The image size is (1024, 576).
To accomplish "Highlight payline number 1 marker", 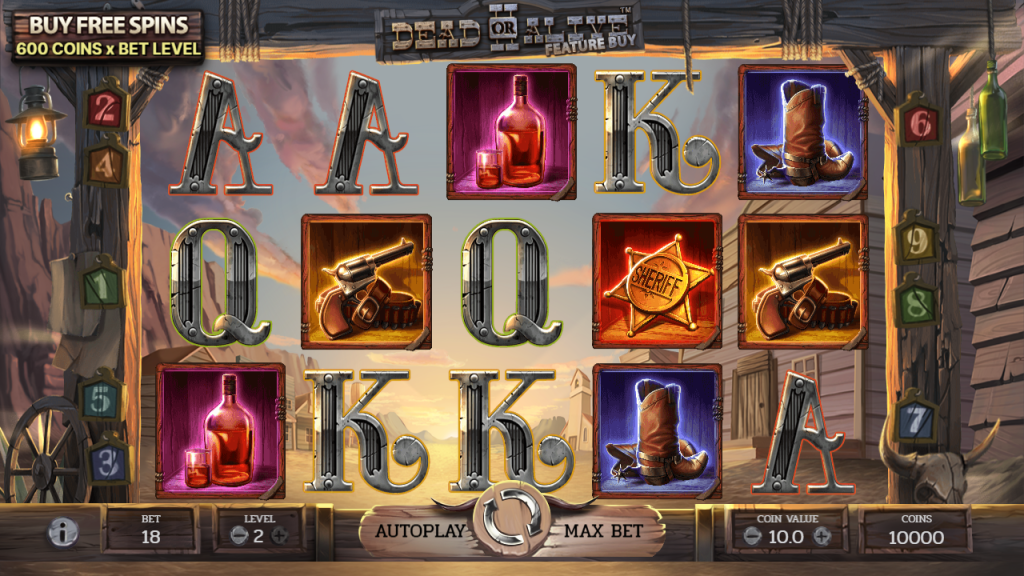I will (100, 285).
